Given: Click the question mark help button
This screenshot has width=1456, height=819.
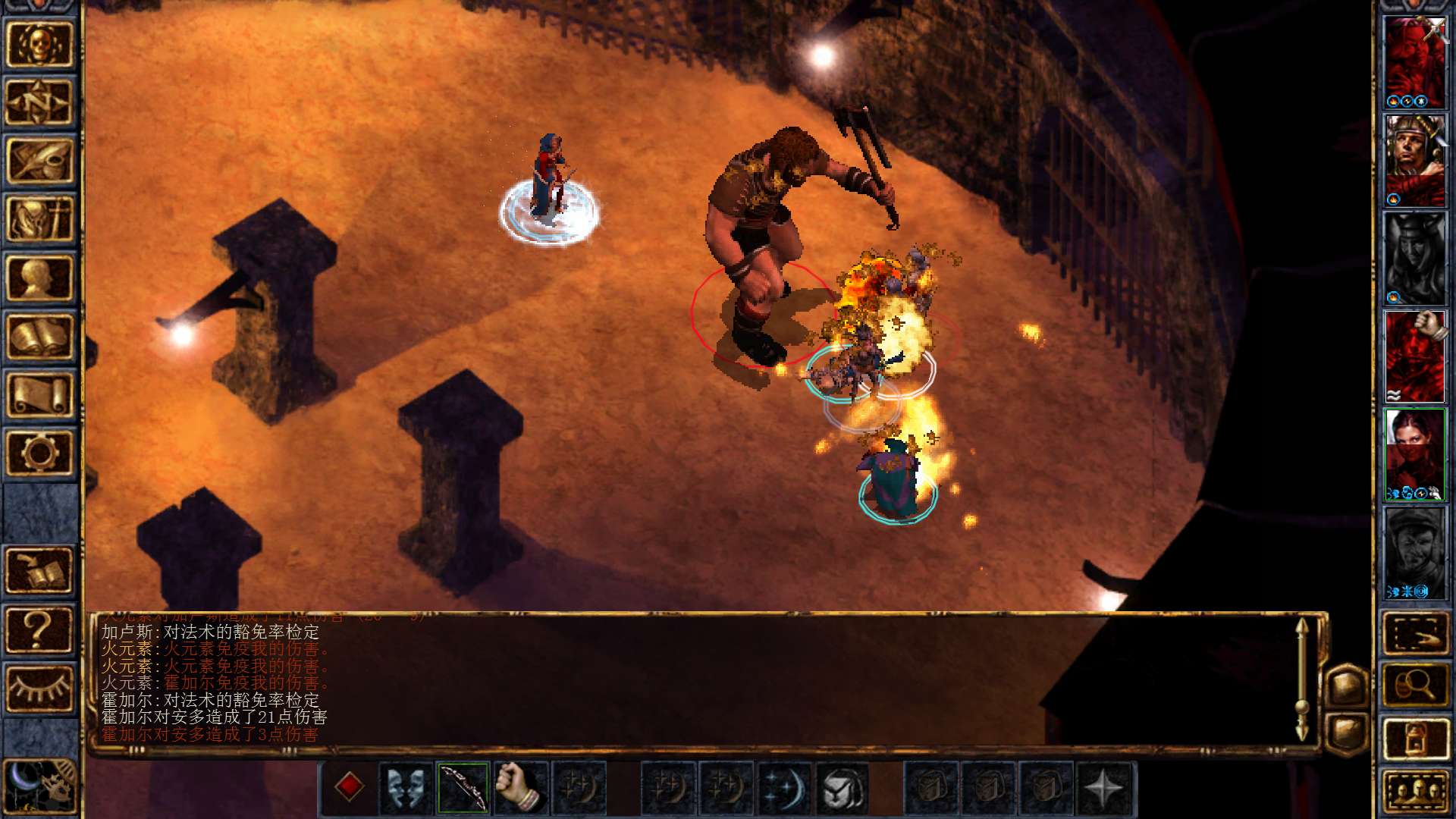Looking at the screenshot, I should (39, 629).
